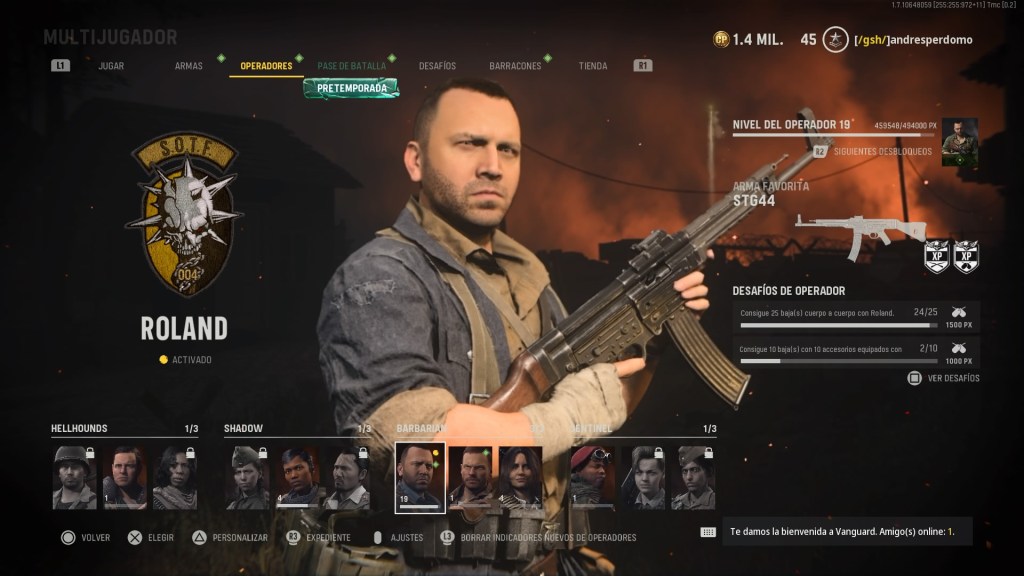The height and width of the screenshot is (576, 1024).
Task: Pick the red beret Sentinel operator
Action: tap(592, 477)
